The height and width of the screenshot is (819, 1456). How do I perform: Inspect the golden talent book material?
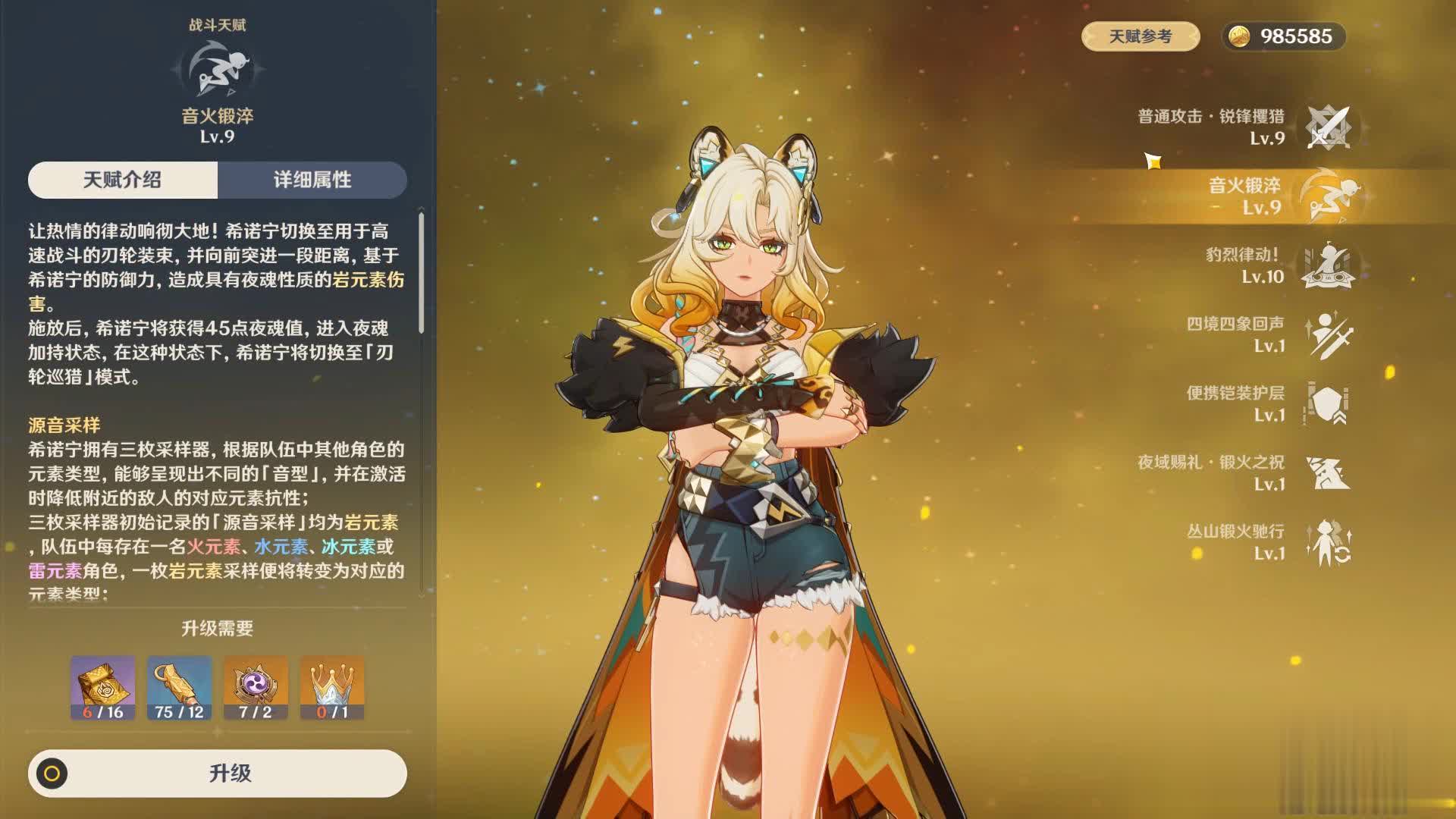[x=103, y=687]
